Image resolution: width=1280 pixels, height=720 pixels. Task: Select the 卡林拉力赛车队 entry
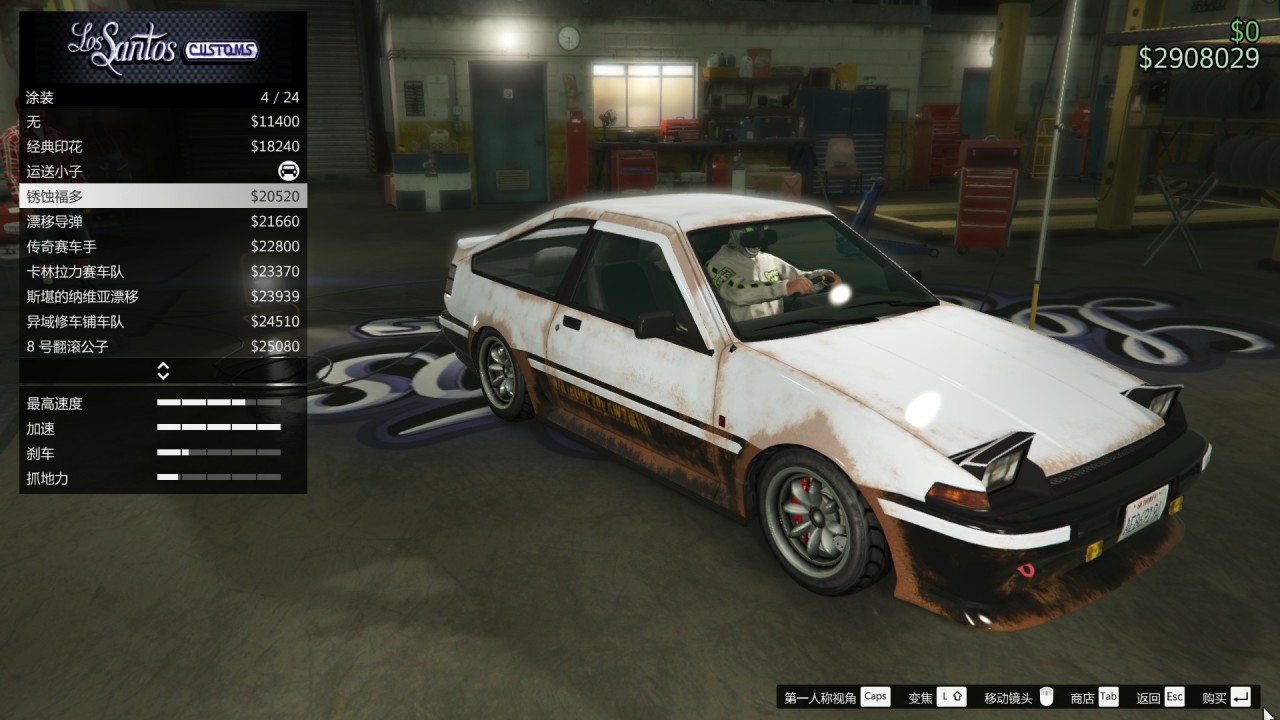click(x=120, y=271)
